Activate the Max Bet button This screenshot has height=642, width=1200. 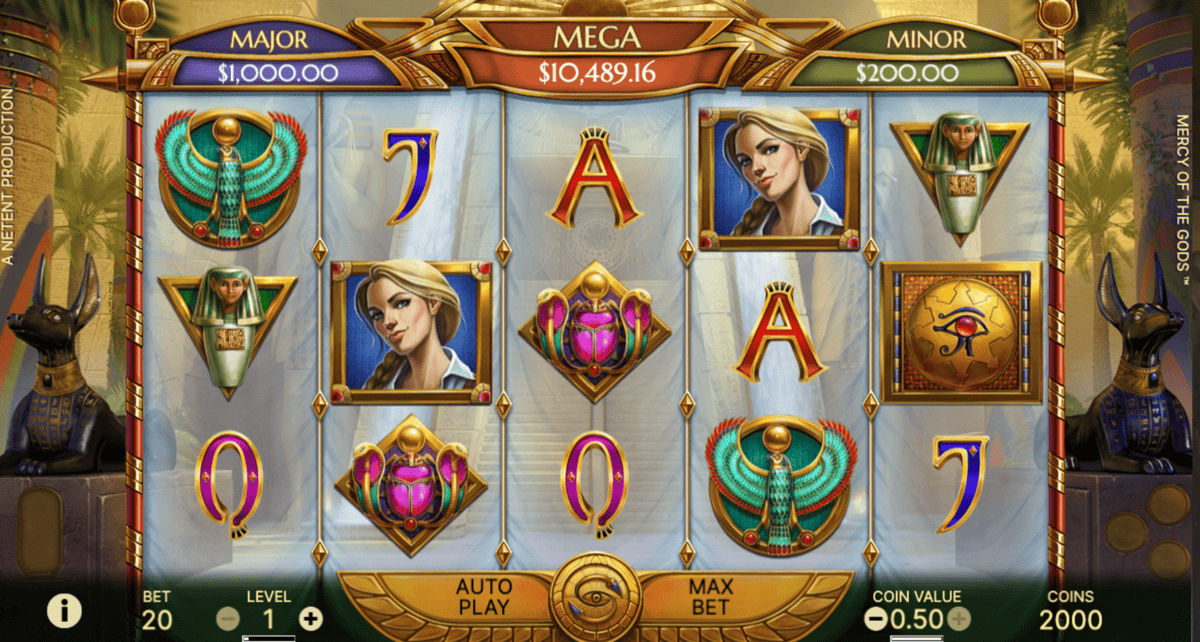[710, 596]
